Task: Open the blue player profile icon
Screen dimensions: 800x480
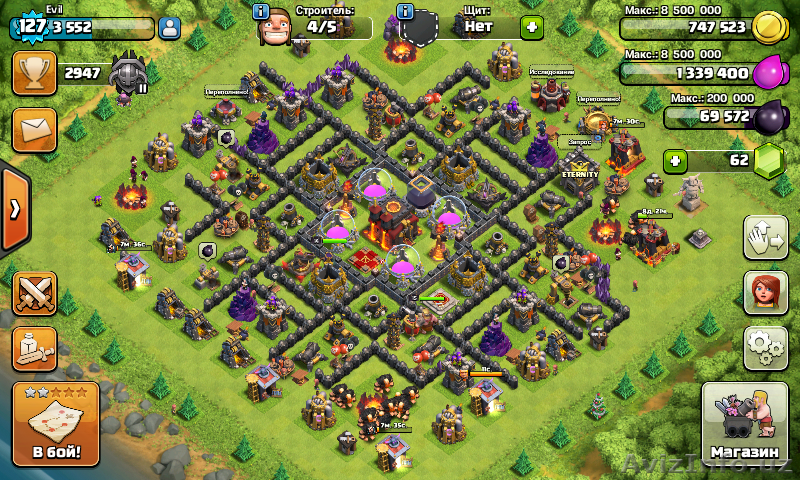Action: coord(170,28)
